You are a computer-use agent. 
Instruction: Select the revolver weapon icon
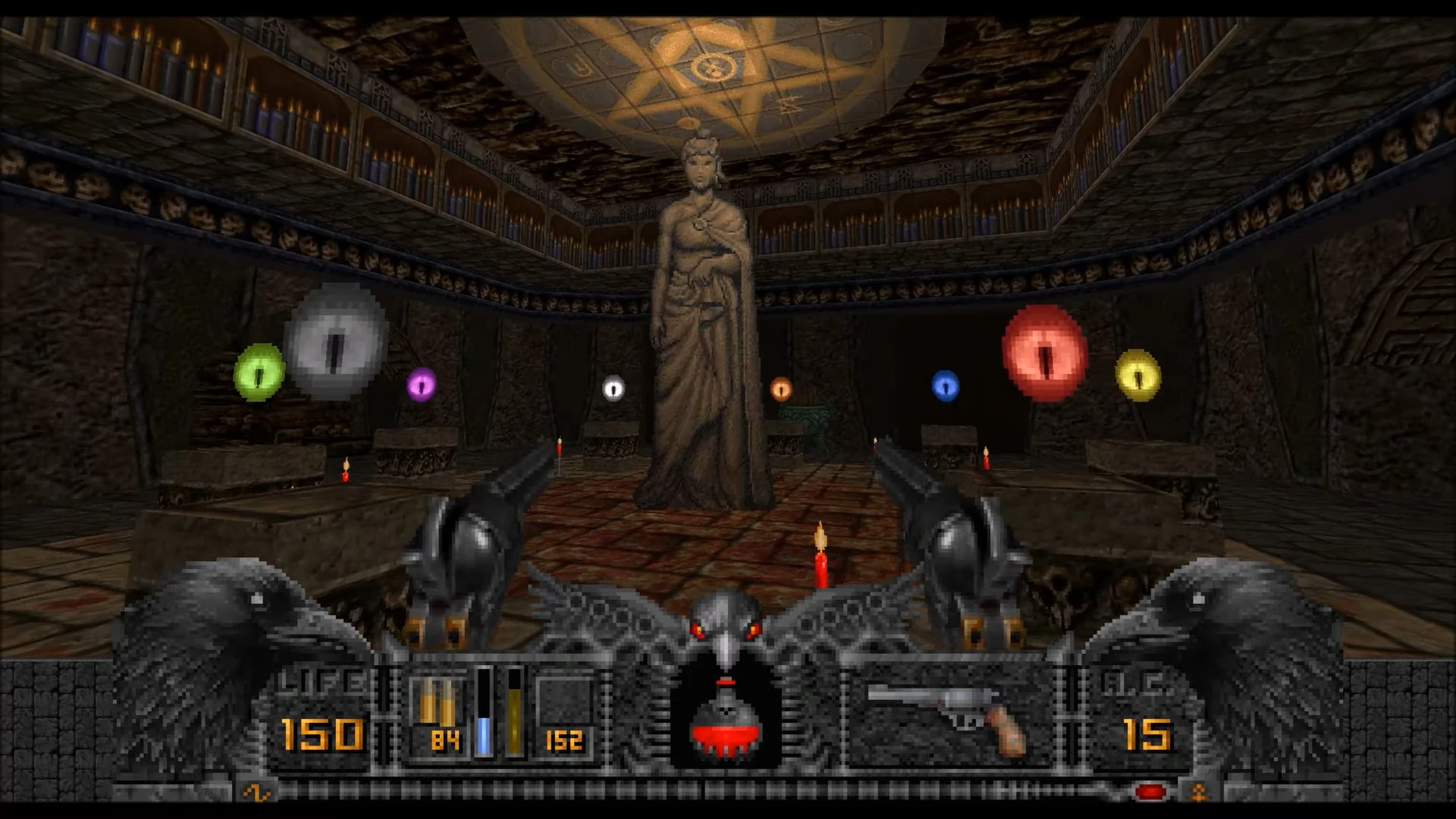[x=947, y=714]
